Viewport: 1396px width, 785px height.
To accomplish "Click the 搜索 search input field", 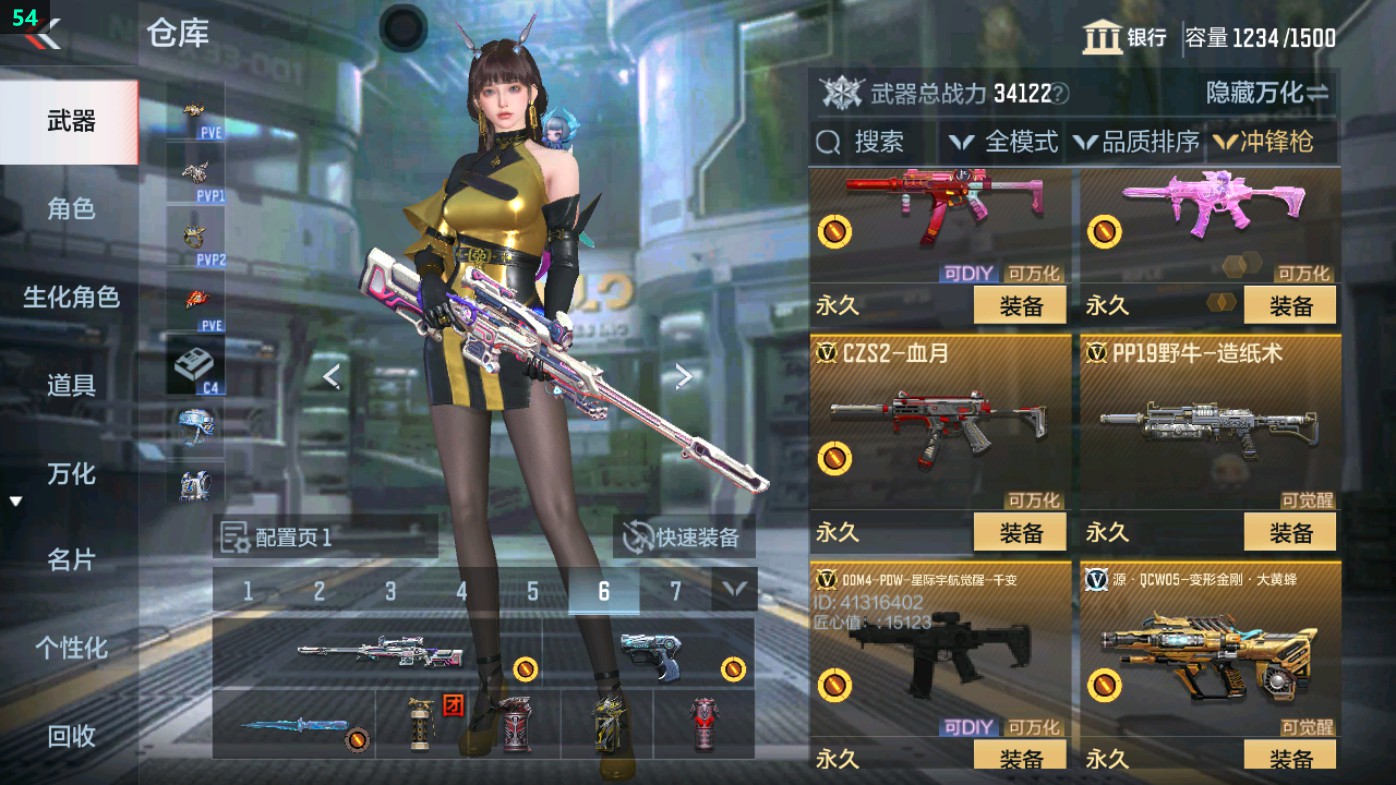I will [x=880, y=143].
